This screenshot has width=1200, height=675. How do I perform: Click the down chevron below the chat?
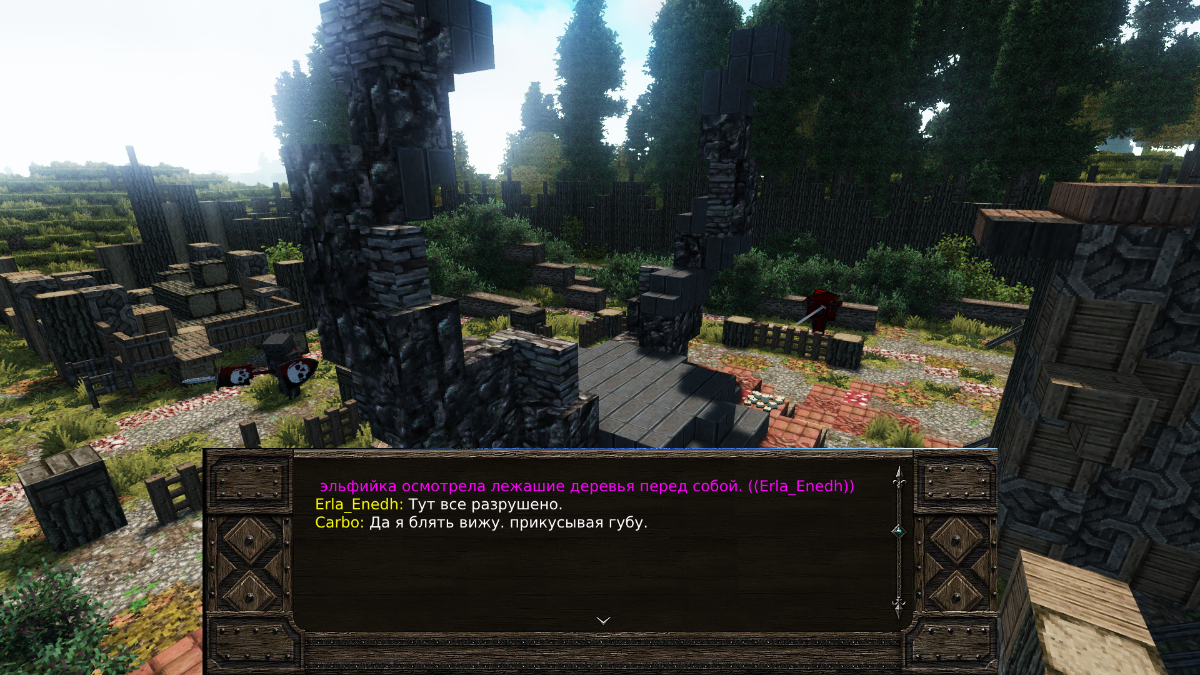[x=603, y=620]
